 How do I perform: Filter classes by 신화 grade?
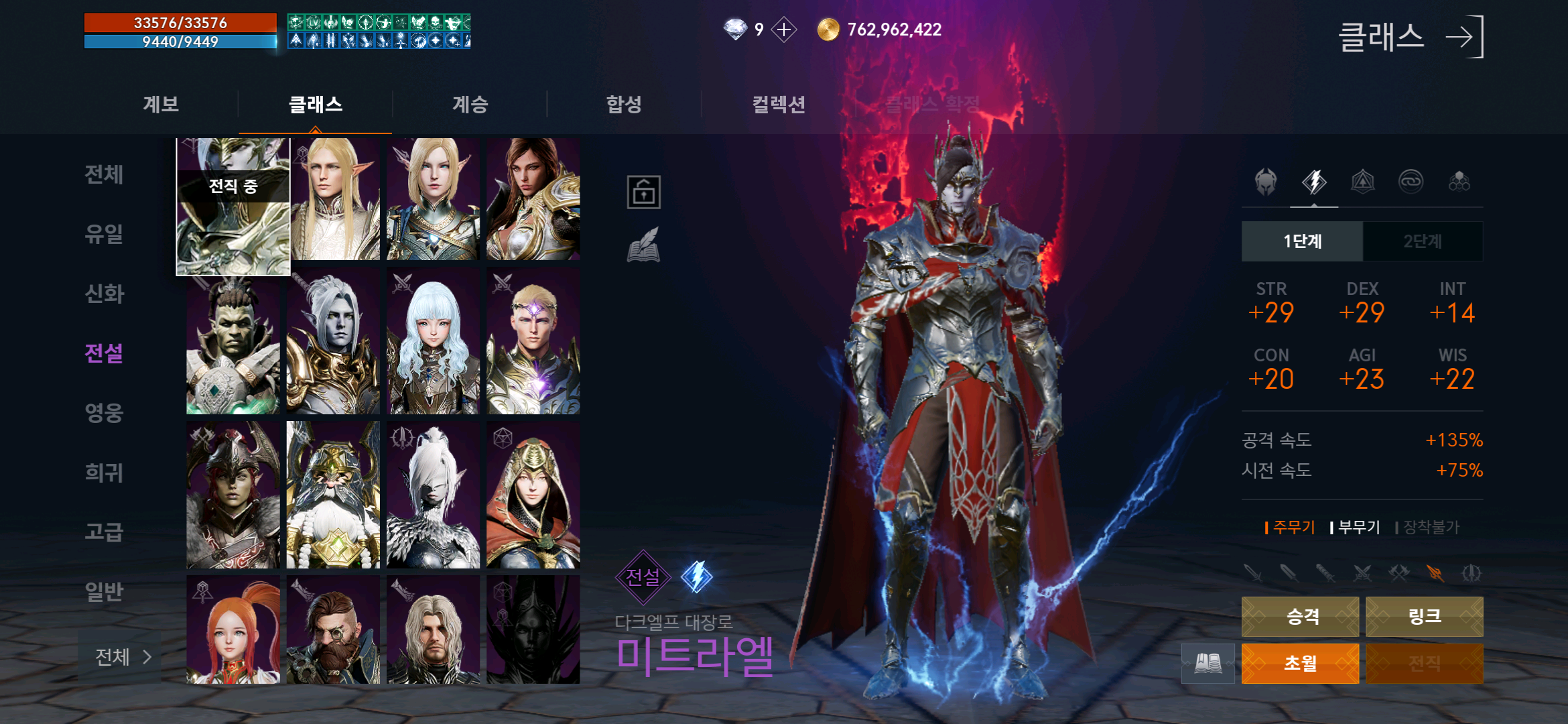pyautogui.click(x=105, y=294)
